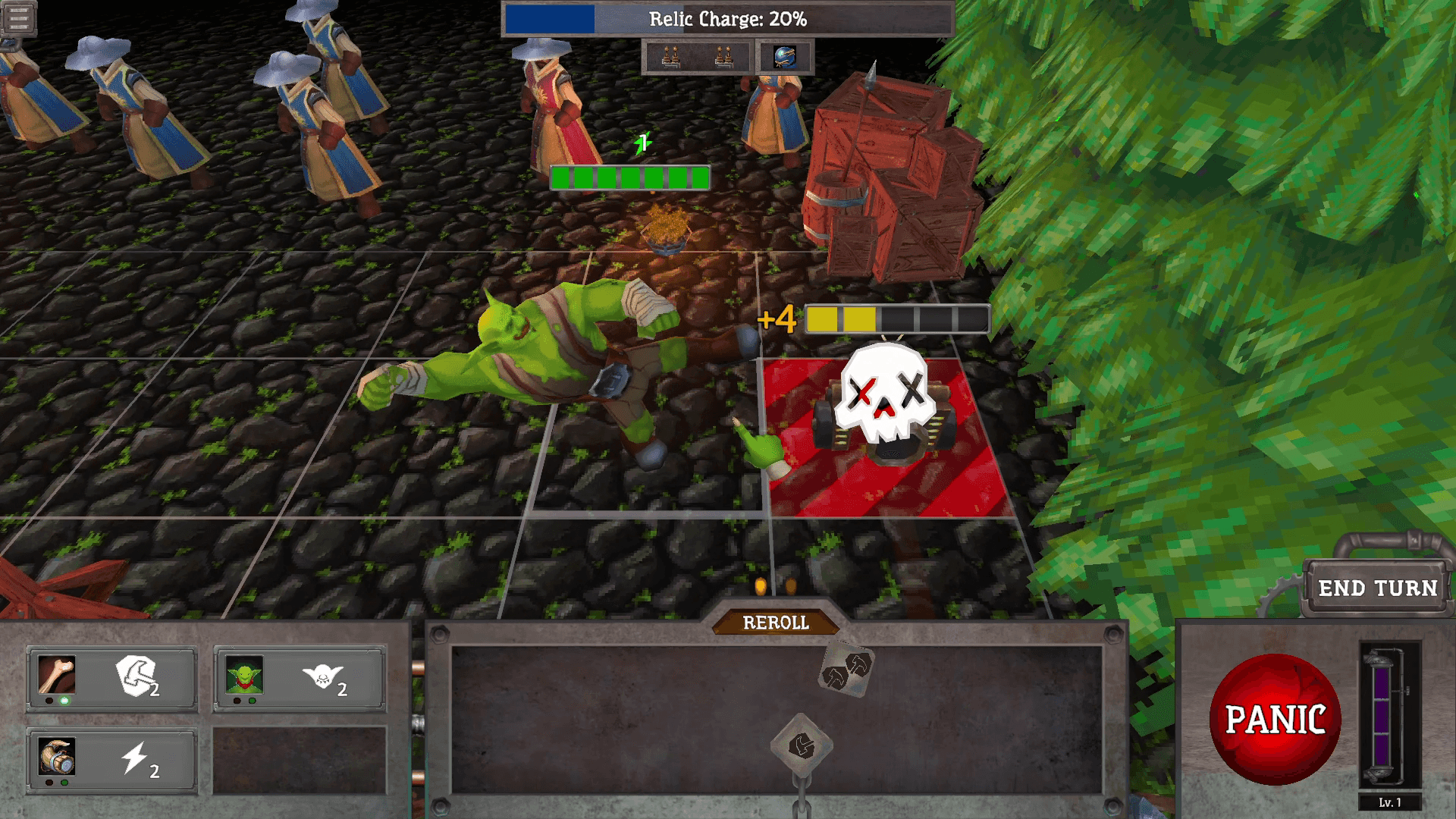This screenshot has width=1456, height=819.
Task: Select the first candelabra lever icon
Action: click(670, 57)
